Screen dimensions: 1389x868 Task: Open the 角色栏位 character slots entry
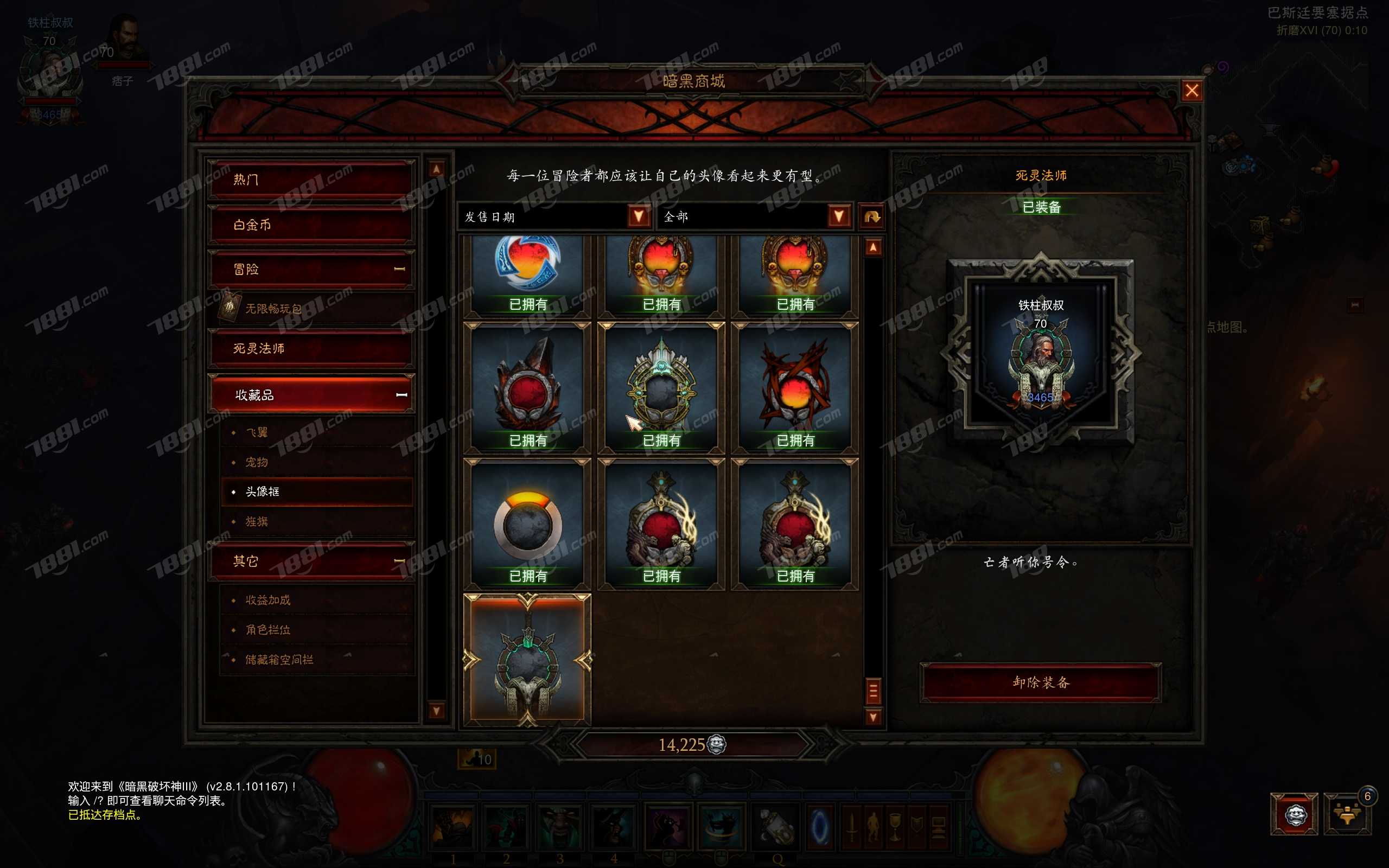pos(268,630)
